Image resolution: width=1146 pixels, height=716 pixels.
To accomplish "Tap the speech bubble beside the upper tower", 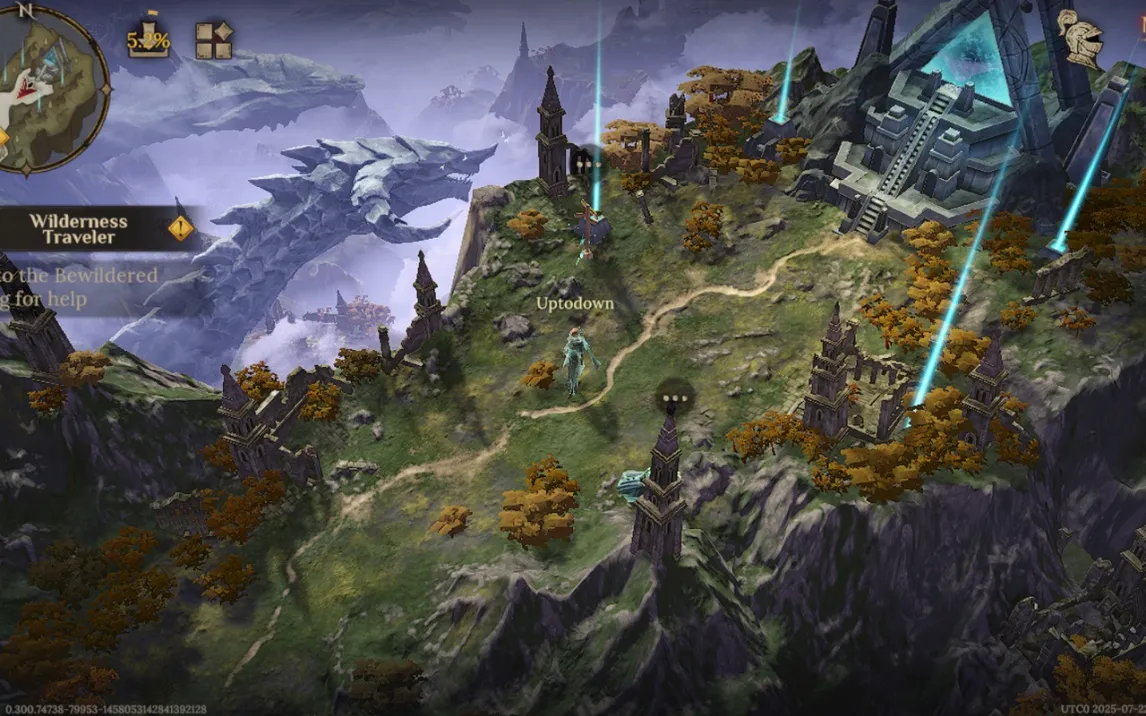I will click(x=588, y=162).
